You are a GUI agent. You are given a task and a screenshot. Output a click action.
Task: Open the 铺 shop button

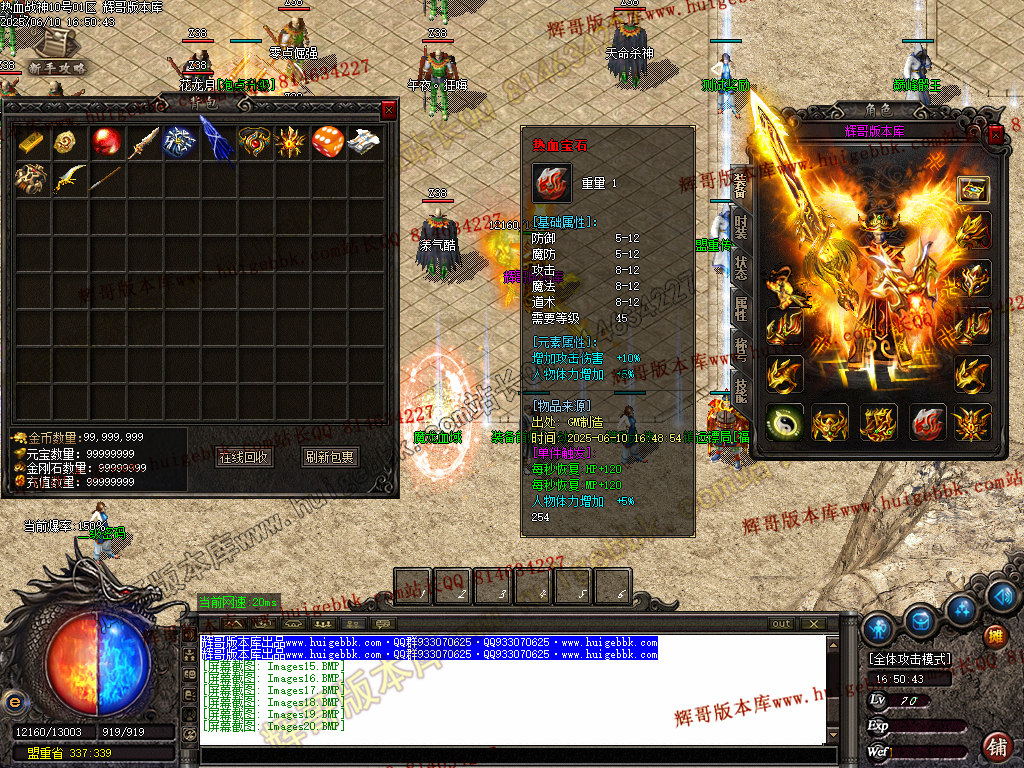[997, 745]
